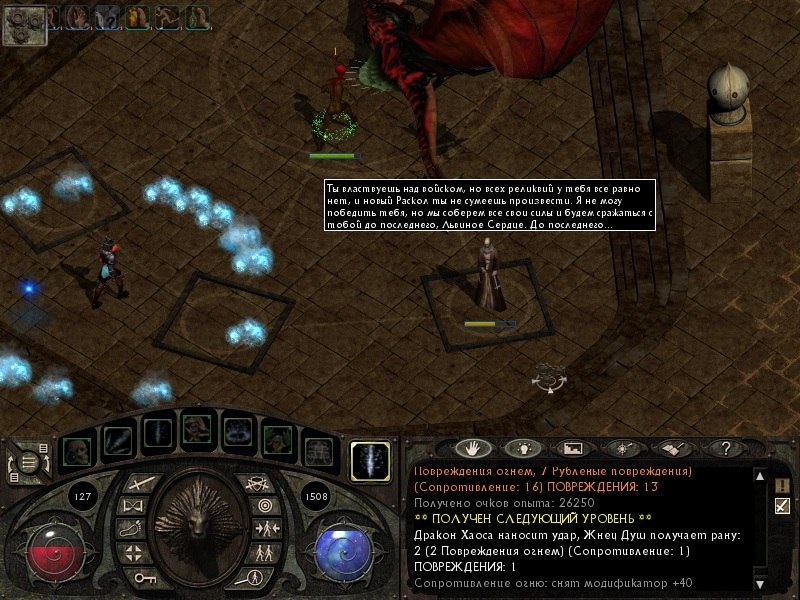The image size is (800, 600).
Task: Open the gears options menu
Action: tap(23, 25)
